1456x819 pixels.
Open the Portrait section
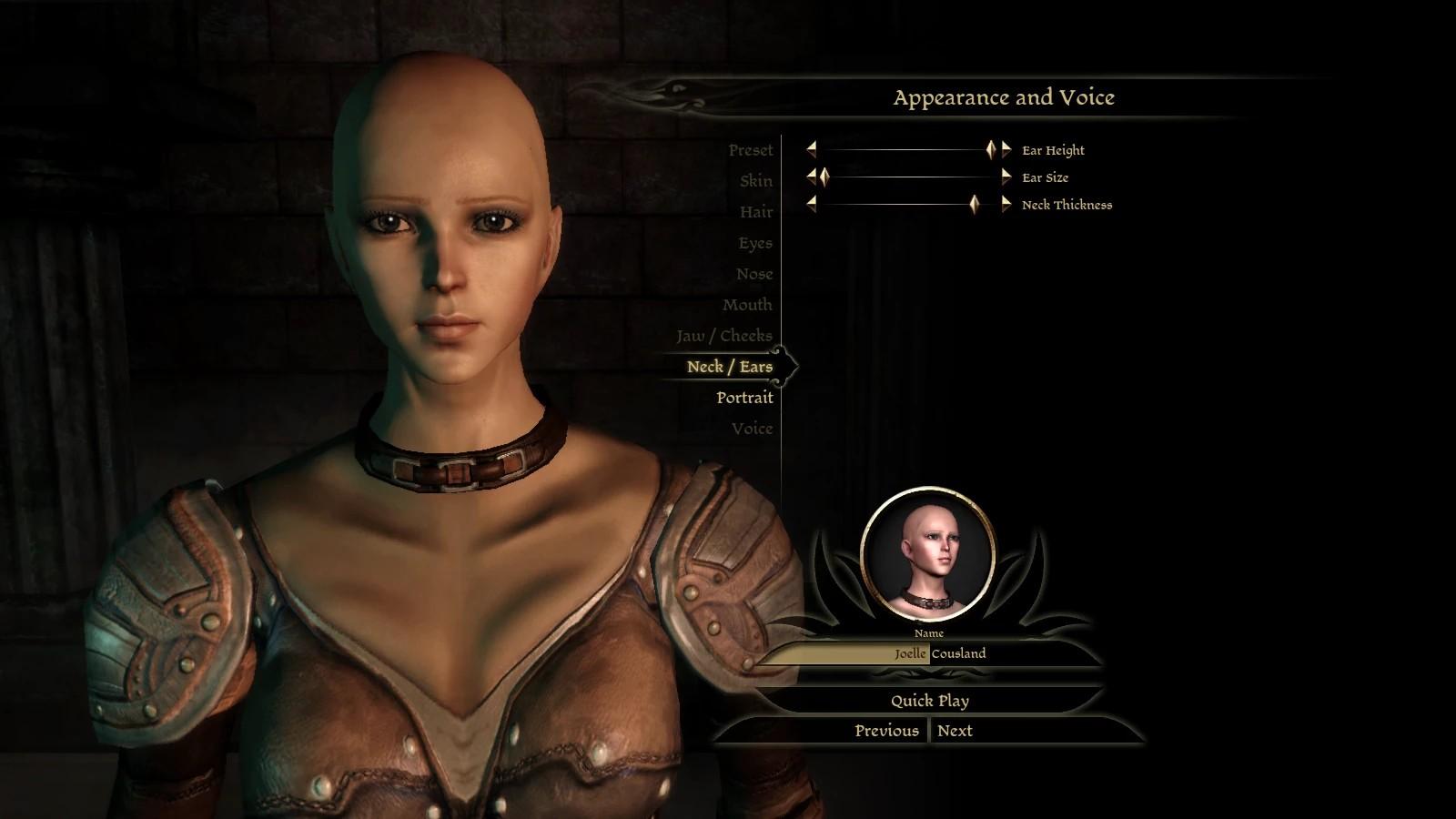[744, 398]
